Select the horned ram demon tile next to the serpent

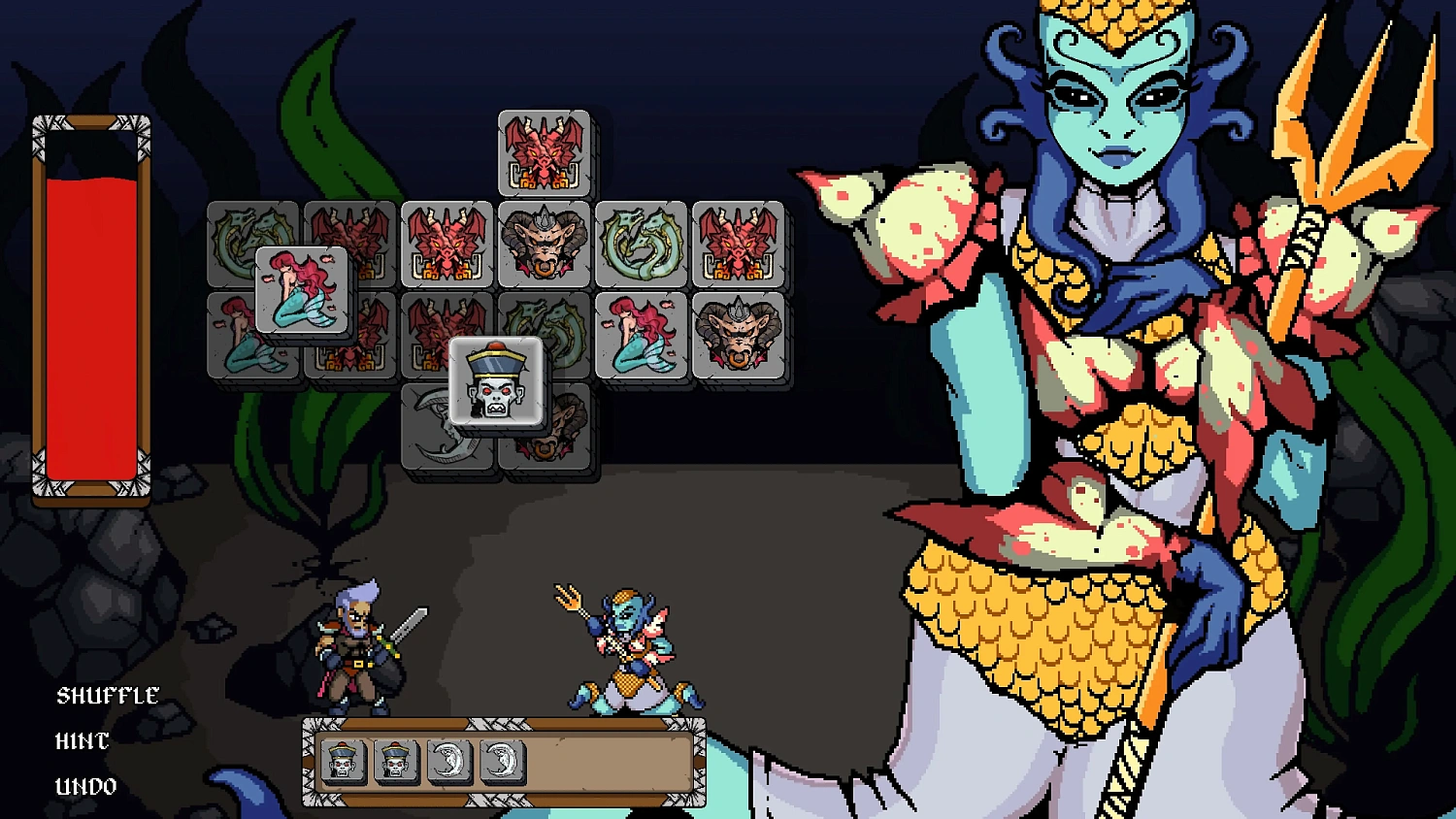[x=544, y=243]
